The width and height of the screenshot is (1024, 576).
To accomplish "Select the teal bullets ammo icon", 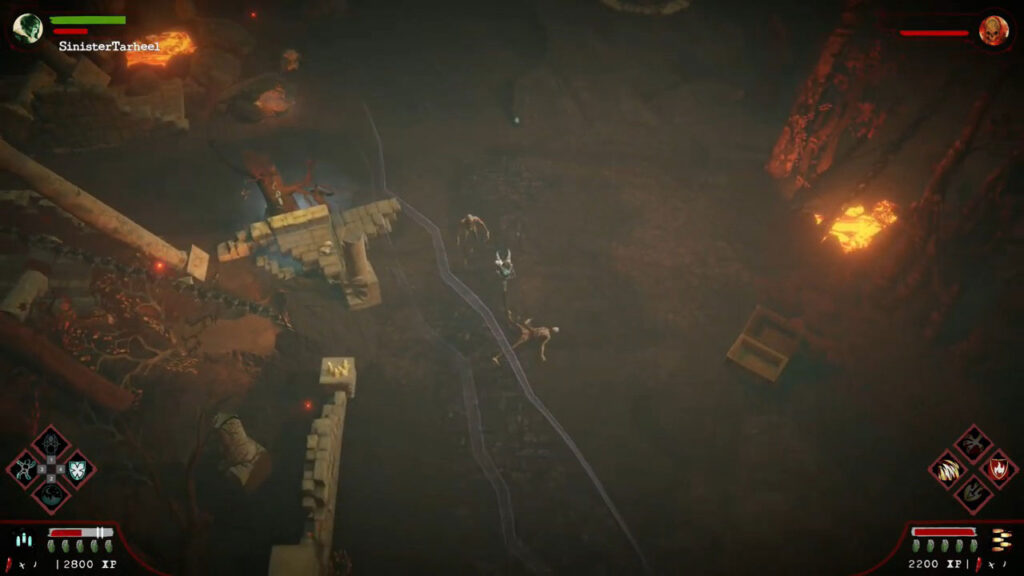I will click(x=23, y=540).
